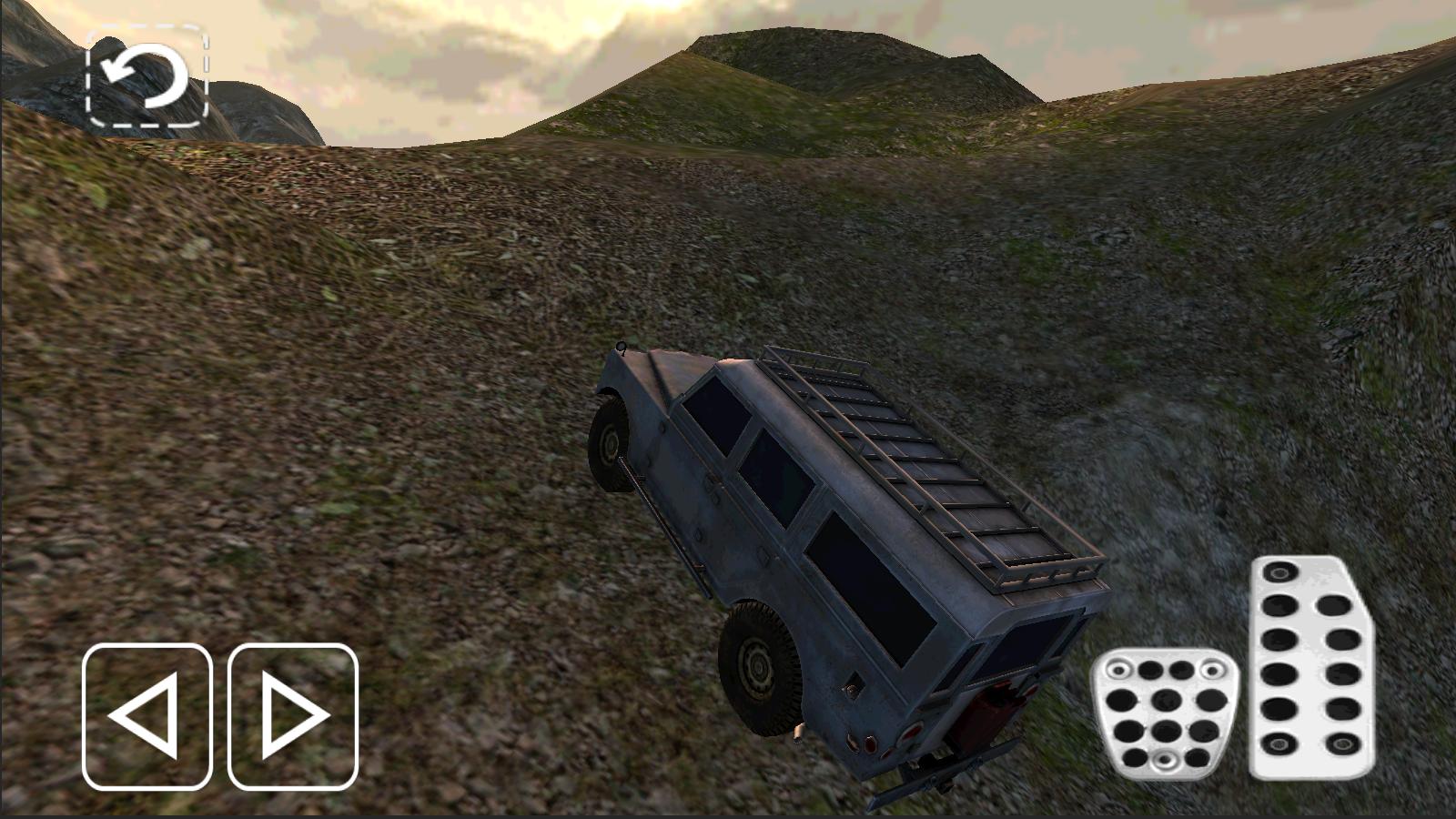1456x819 pixels.
Task: Click the truck's rear window
Action: pos(1010,646)
